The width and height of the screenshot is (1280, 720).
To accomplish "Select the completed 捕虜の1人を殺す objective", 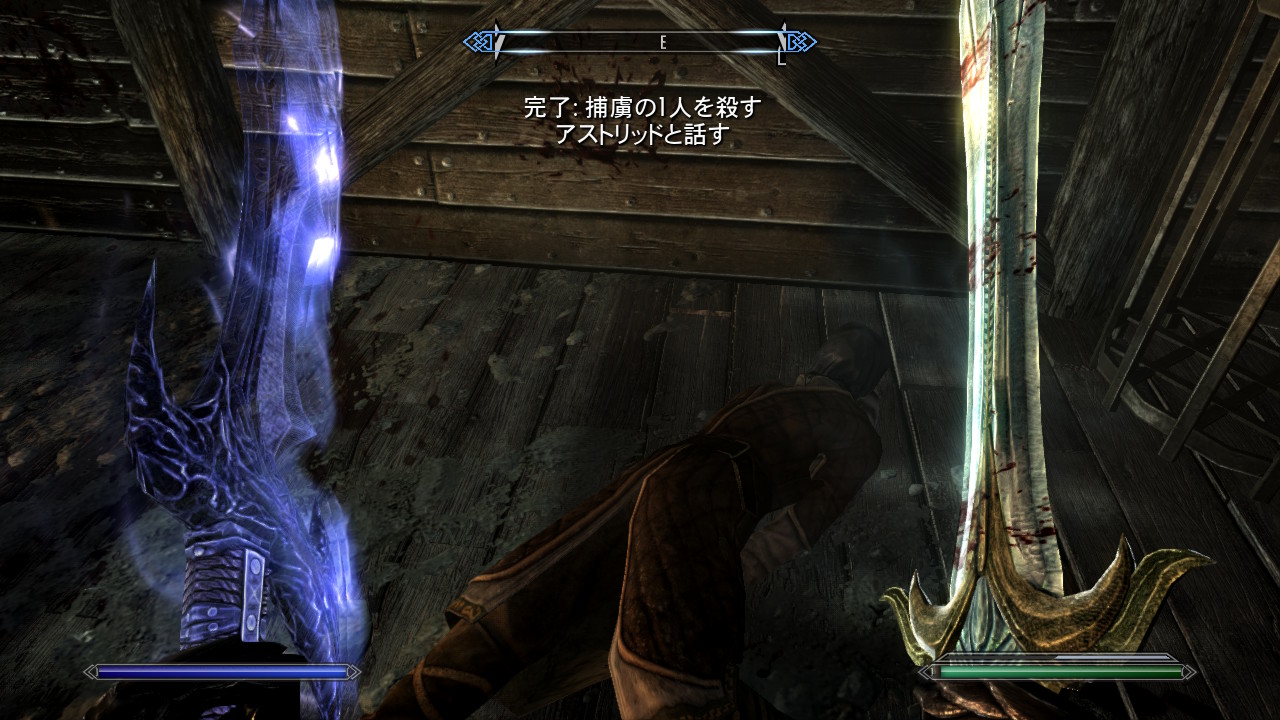I will 642,108.
